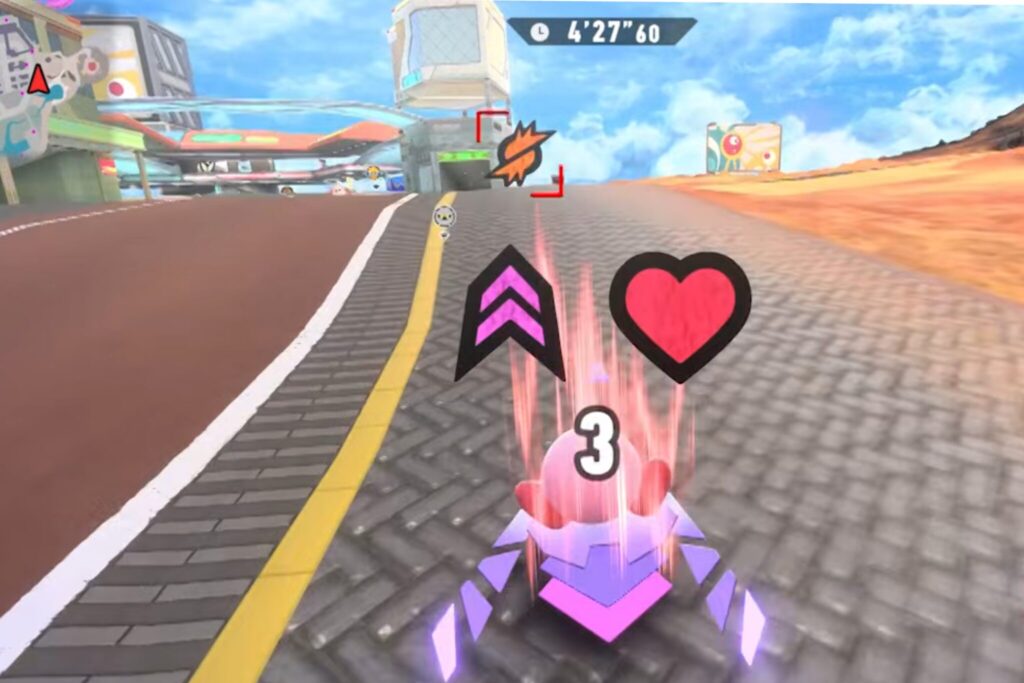Click the orange target marker in red brackets
1024x683 pixels.
[520, 153]
